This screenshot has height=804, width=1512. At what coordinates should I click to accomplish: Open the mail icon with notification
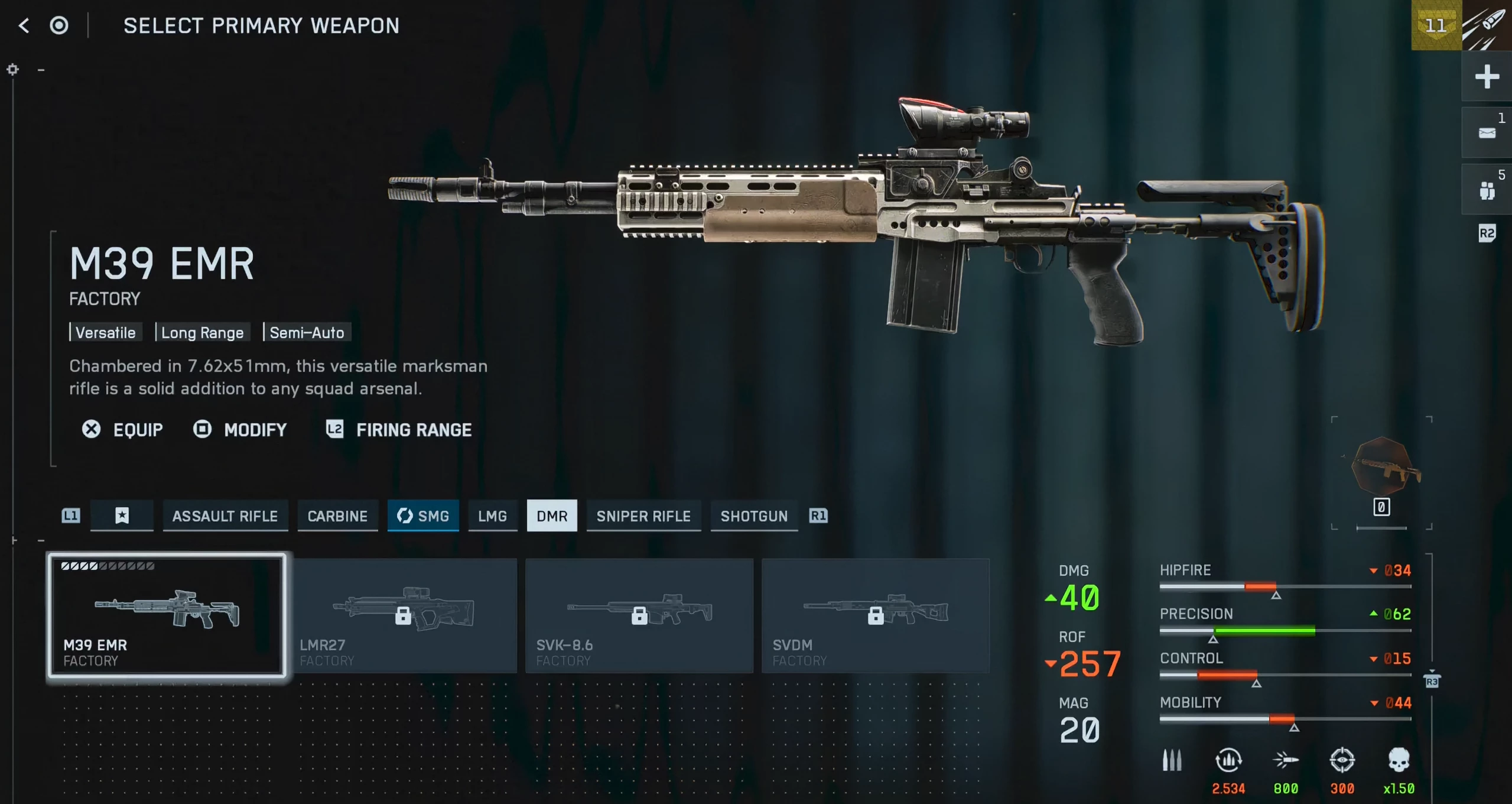tap(1487, 133)
